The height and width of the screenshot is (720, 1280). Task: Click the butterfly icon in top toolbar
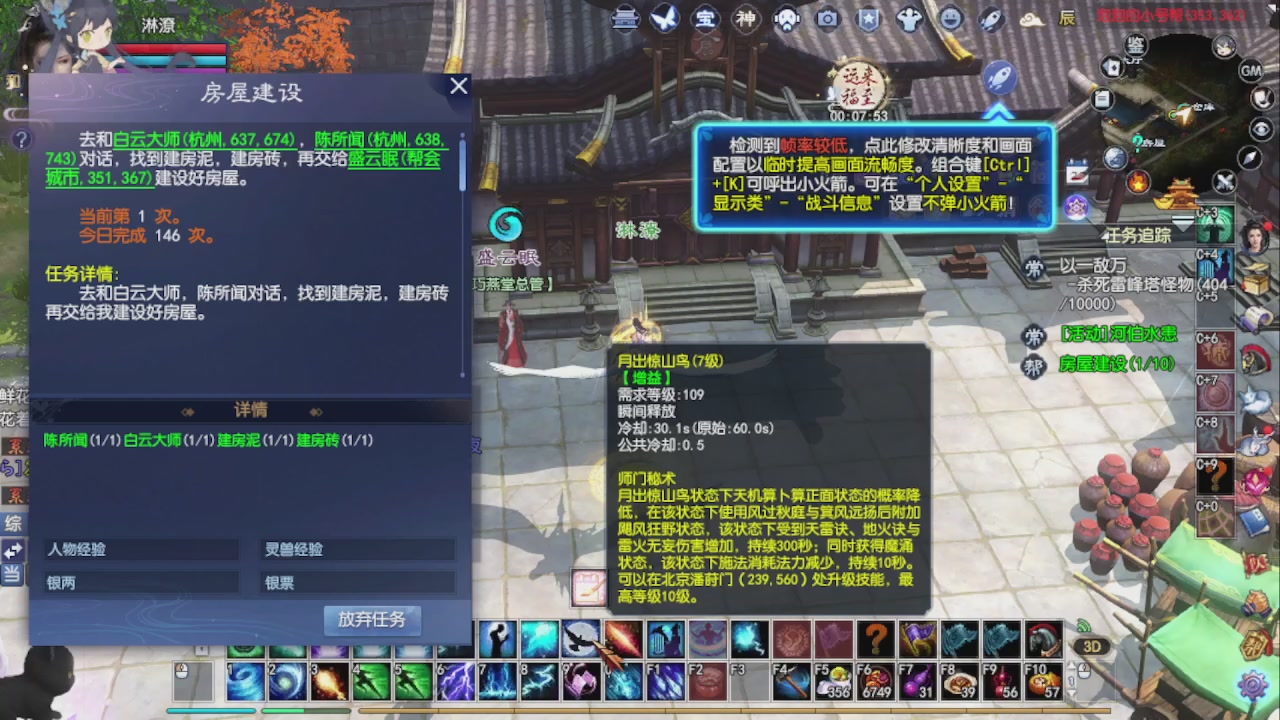[x=663, y=18]
